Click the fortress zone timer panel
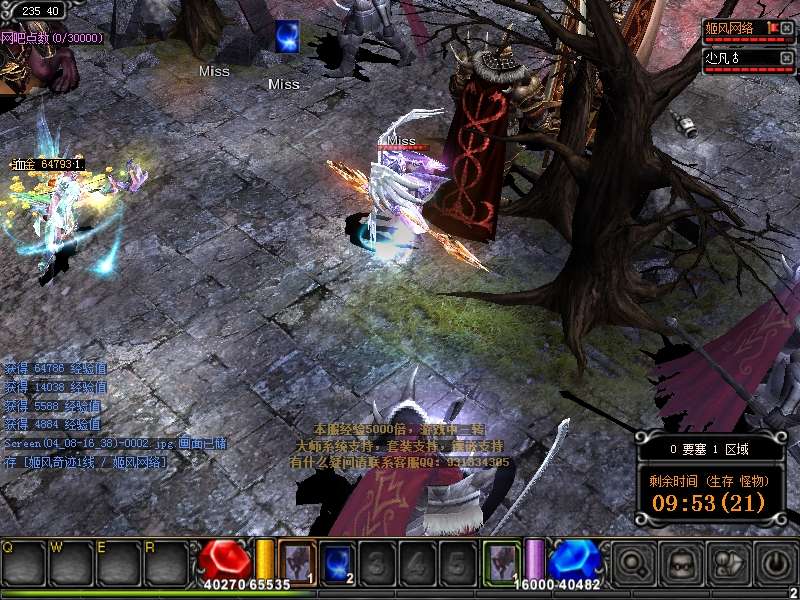The height and width of the screenshot is (600, 800). pos(706,478)
